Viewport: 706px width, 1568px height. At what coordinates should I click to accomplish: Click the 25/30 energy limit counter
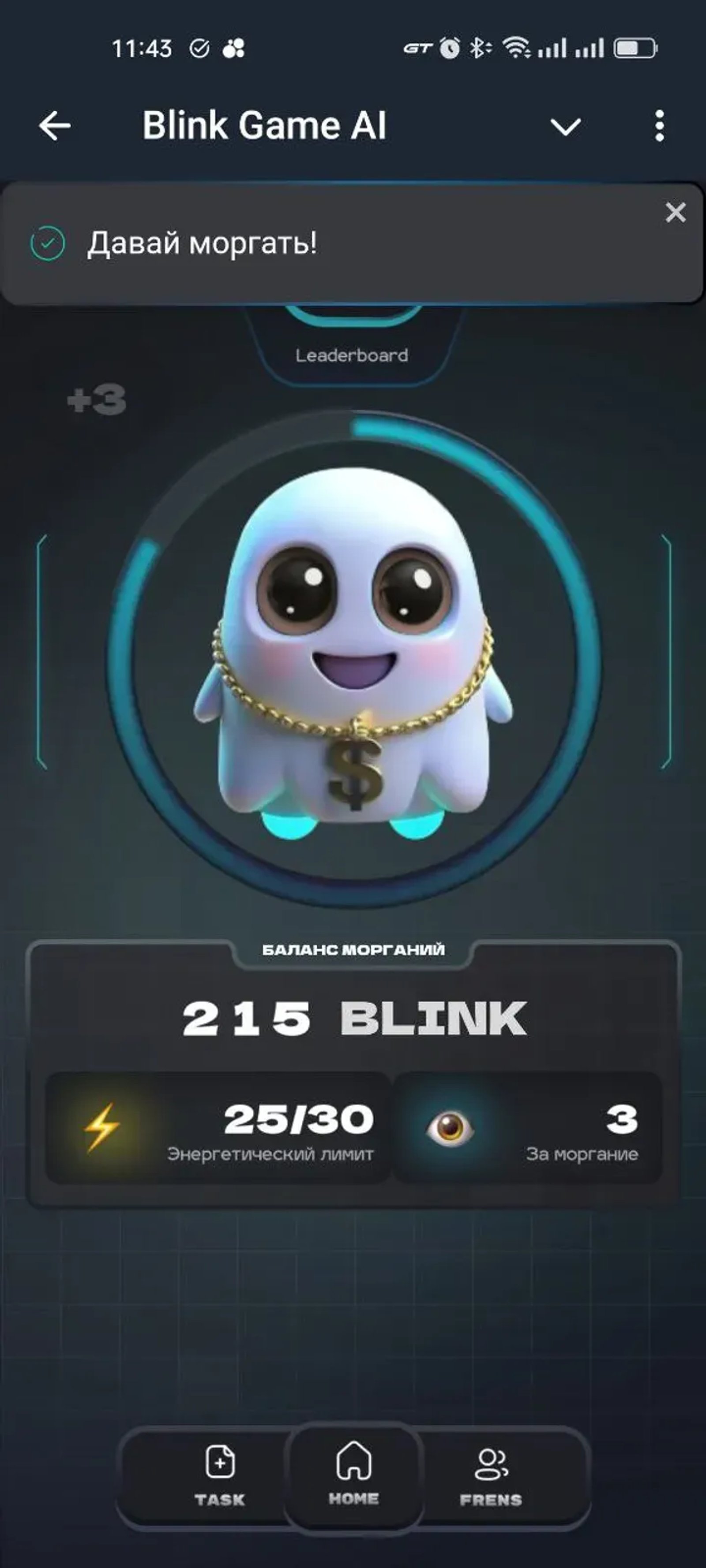299,1124
